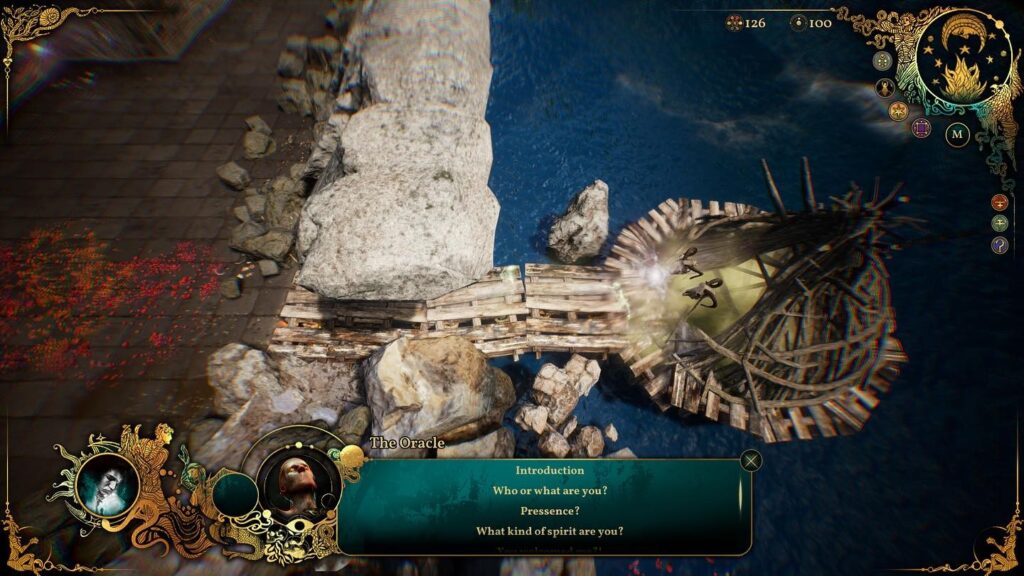Click the dark figure silhouette icon

click(x=885, y=87)
